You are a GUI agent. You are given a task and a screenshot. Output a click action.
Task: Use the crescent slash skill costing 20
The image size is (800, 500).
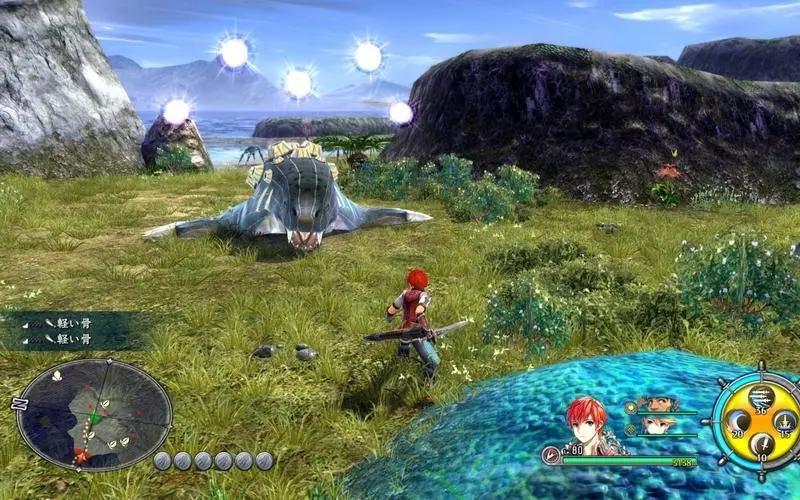(x=738, y=421)
